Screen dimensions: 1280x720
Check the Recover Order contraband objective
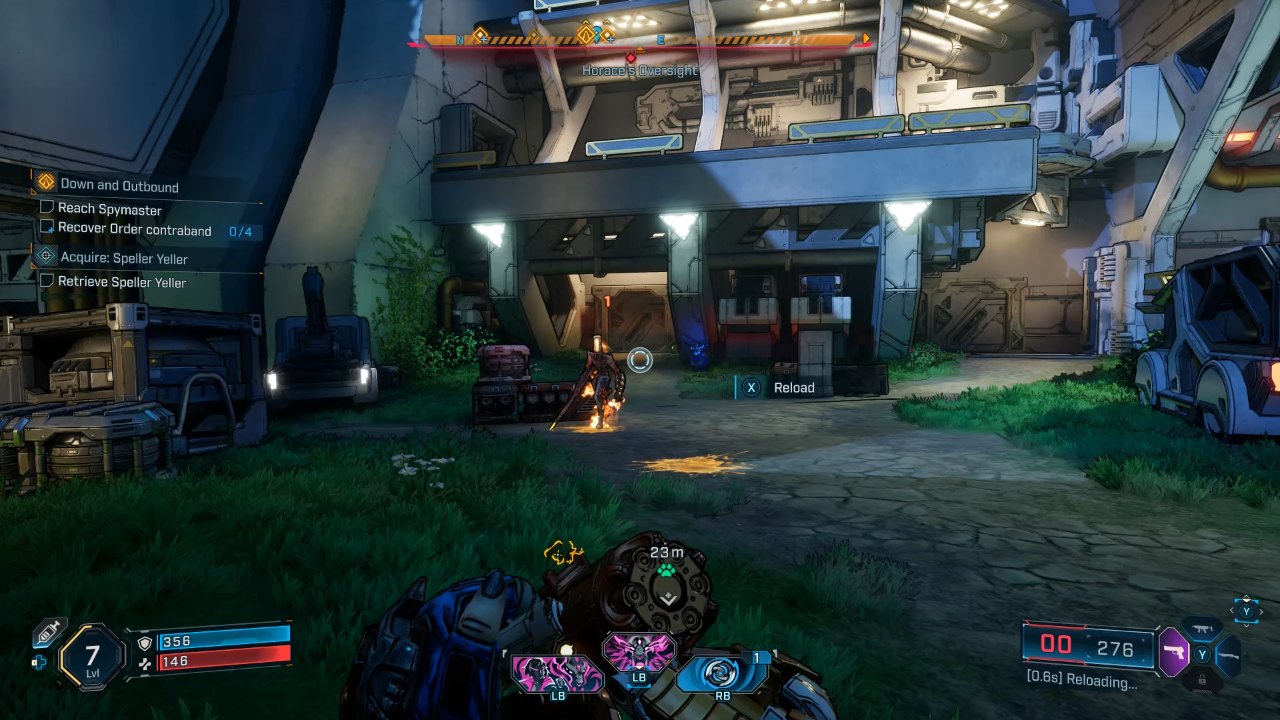point(134,230)
